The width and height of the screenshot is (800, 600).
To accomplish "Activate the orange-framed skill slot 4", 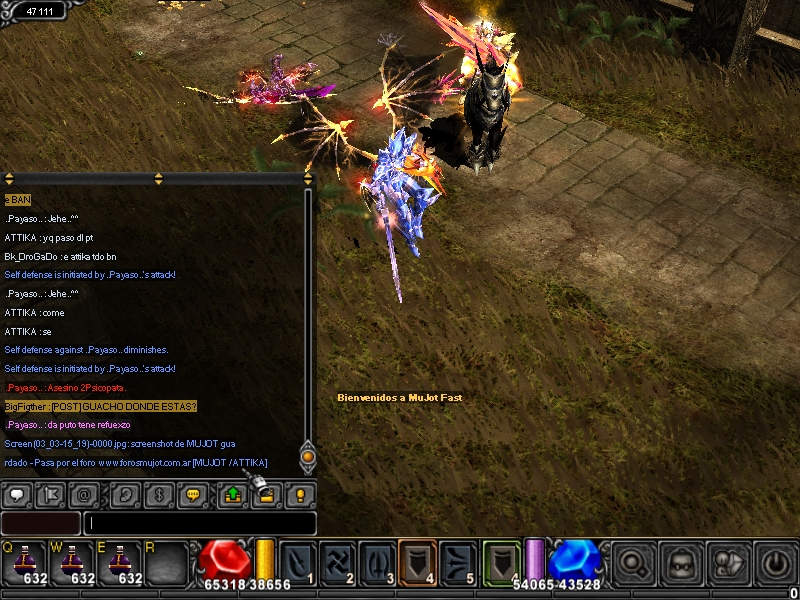I will coord(417,561).
